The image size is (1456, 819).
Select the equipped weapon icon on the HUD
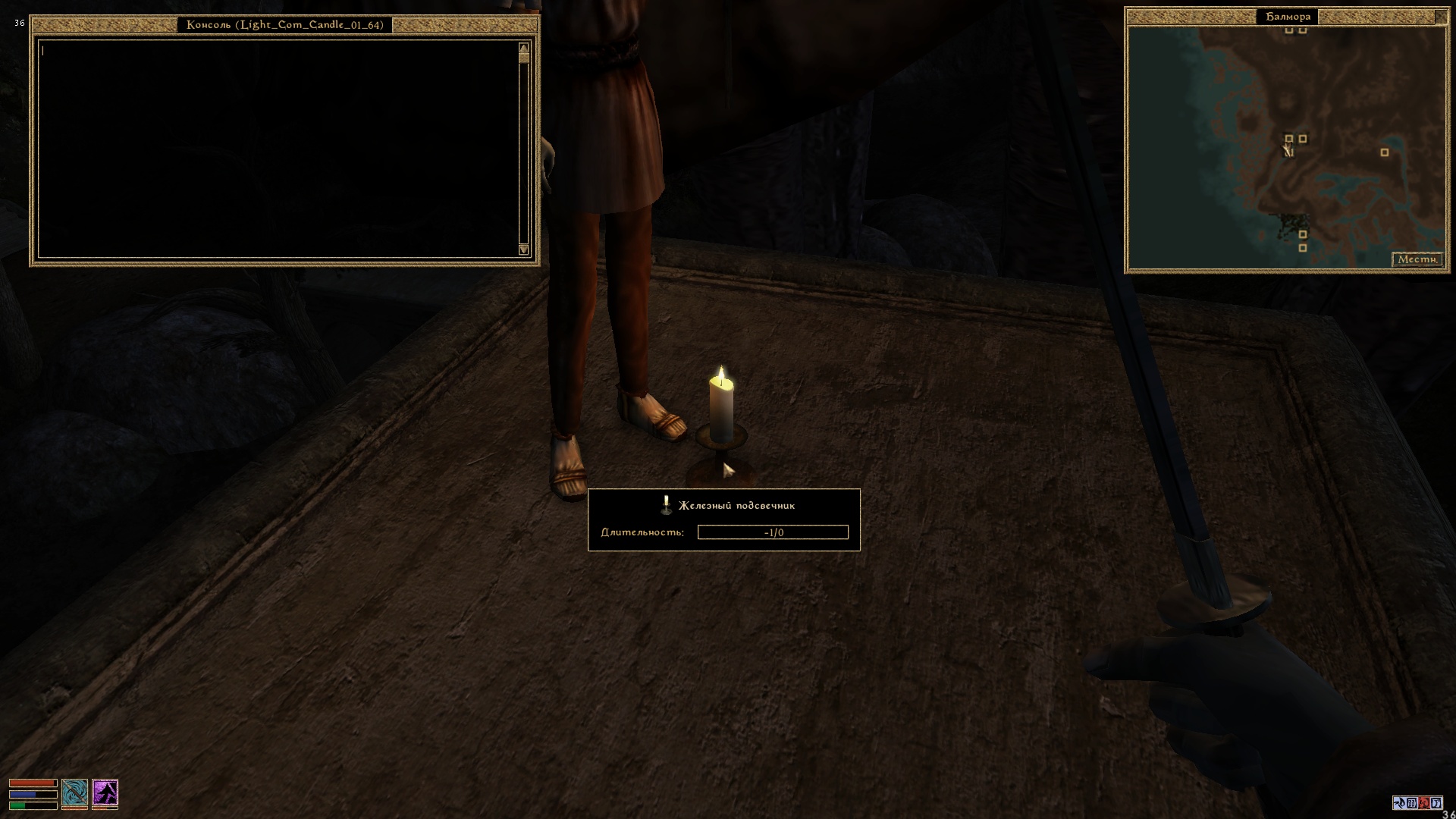[74, 792]
